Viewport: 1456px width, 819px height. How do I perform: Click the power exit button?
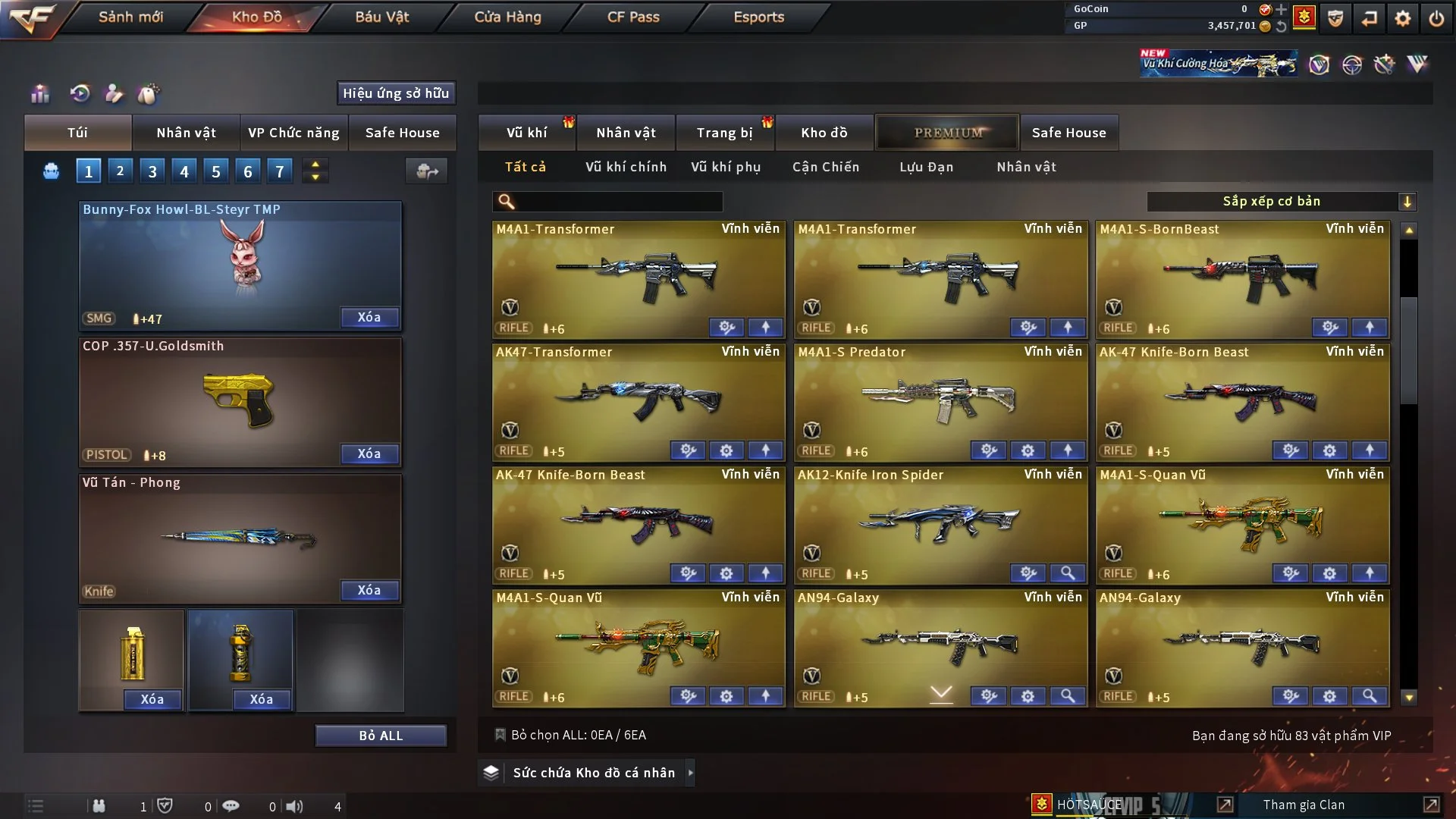click(x=1436, y=18)
